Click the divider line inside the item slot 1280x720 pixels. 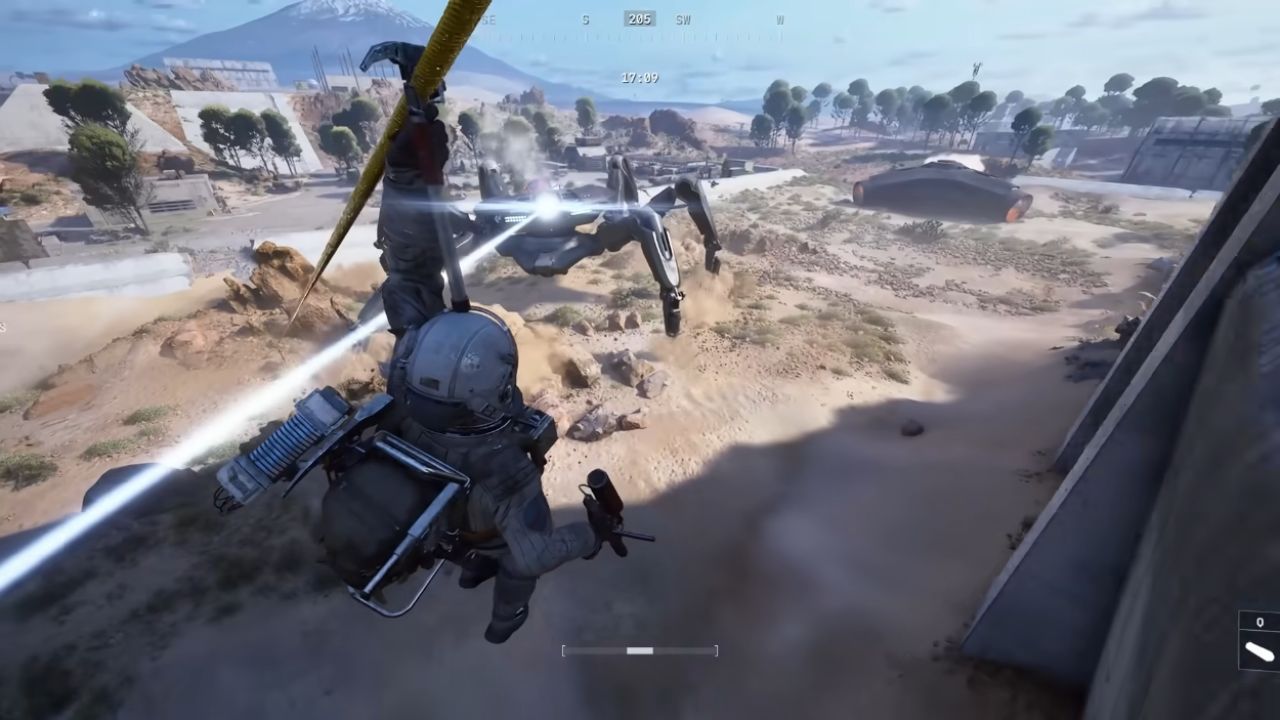pyautogui.click(x=1258, y=629)
